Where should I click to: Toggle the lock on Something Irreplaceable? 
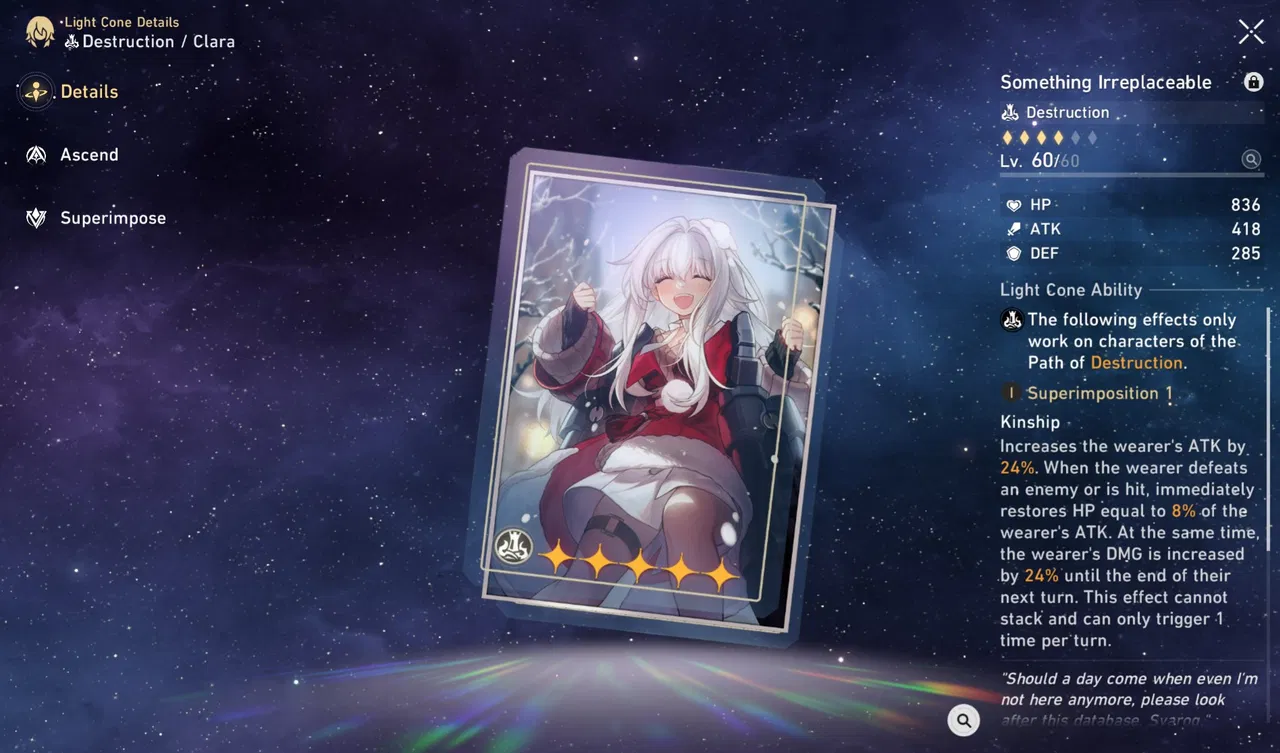click(x=1253, y=82)
